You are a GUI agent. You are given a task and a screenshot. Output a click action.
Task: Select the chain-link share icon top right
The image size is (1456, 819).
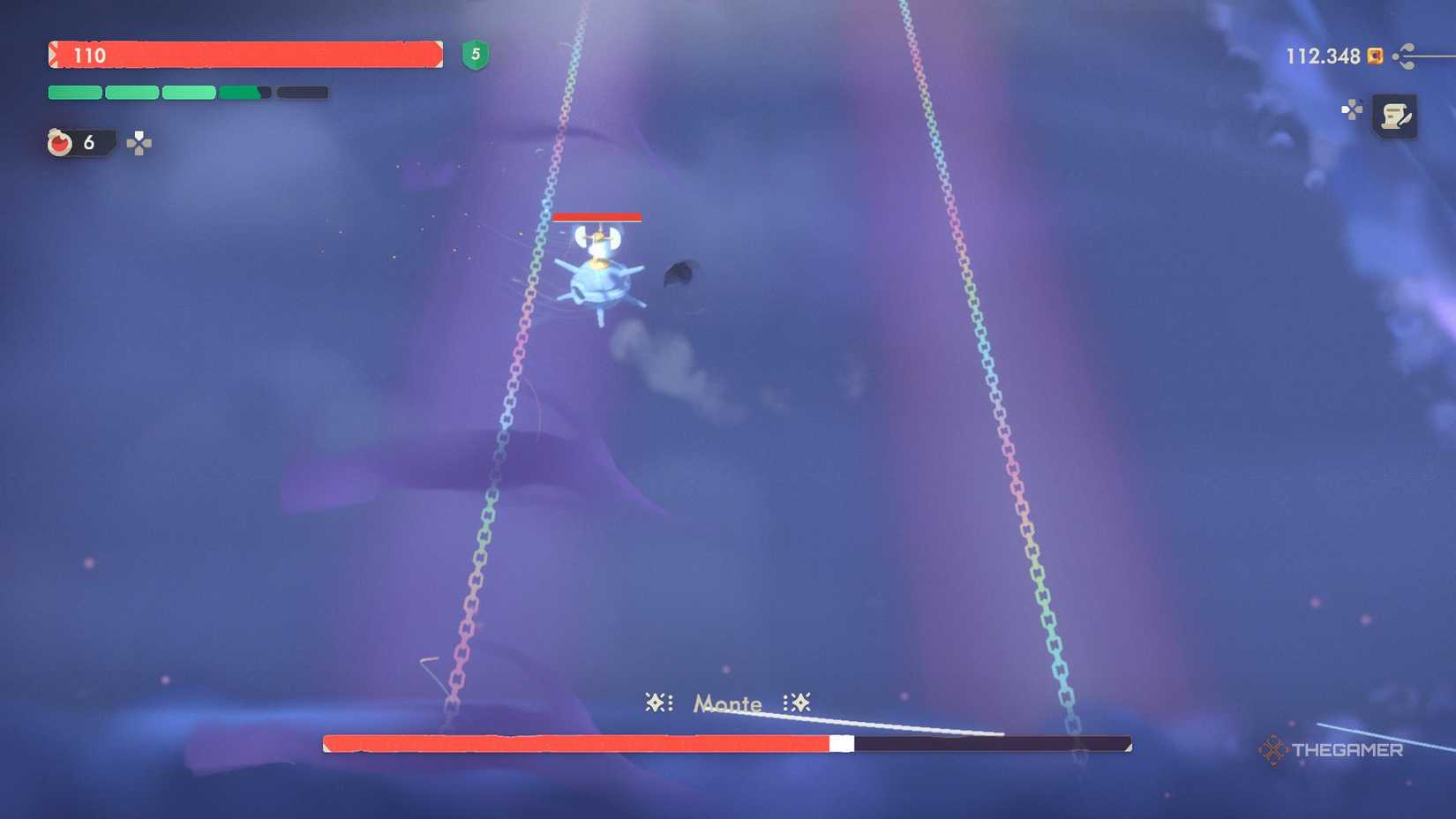pos(1403,56)
